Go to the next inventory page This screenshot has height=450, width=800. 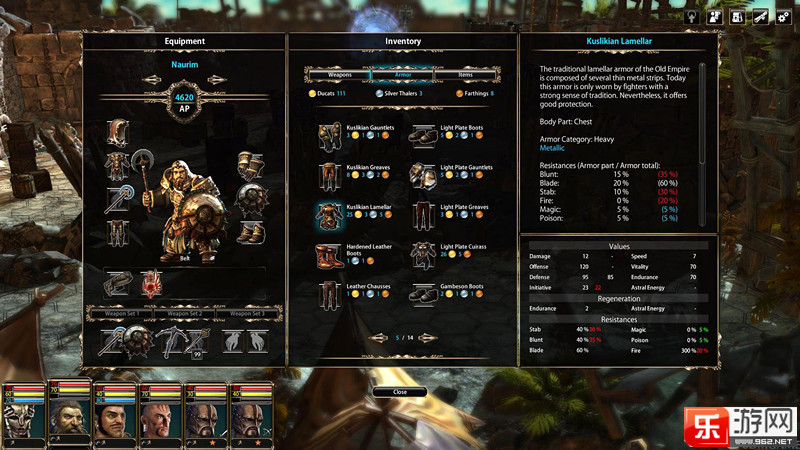click(x=428, y=338)
